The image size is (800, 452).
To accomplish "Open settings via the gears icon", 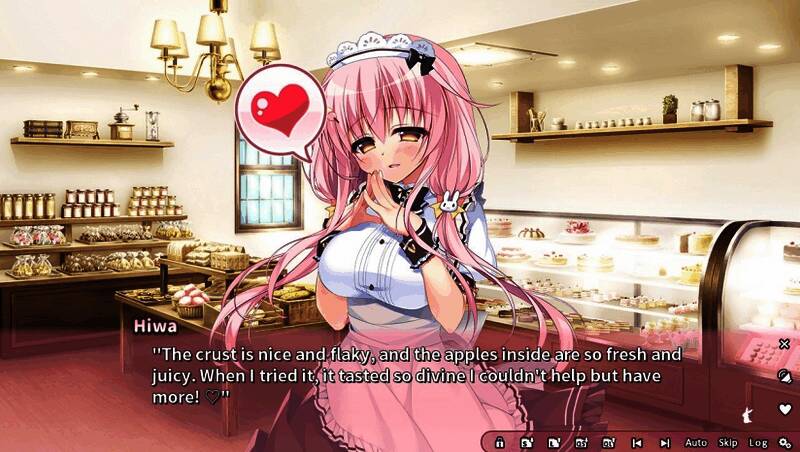I will tap(786, 442).
